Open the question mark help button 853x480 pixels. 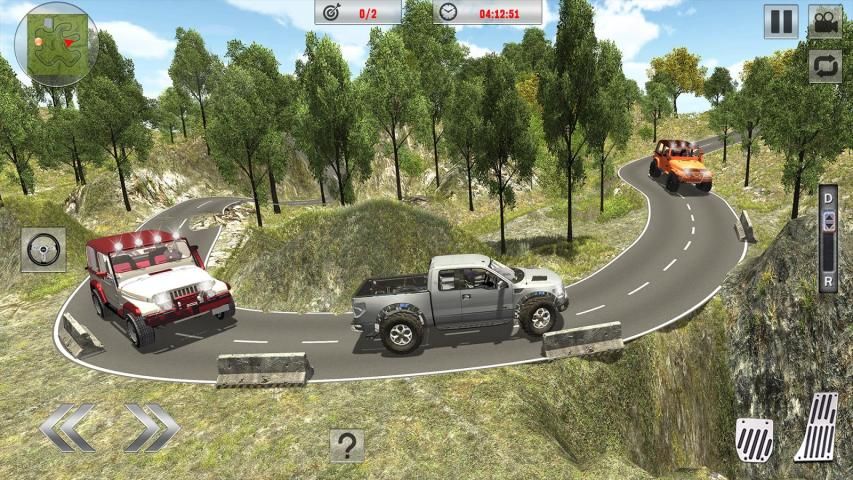346,445
